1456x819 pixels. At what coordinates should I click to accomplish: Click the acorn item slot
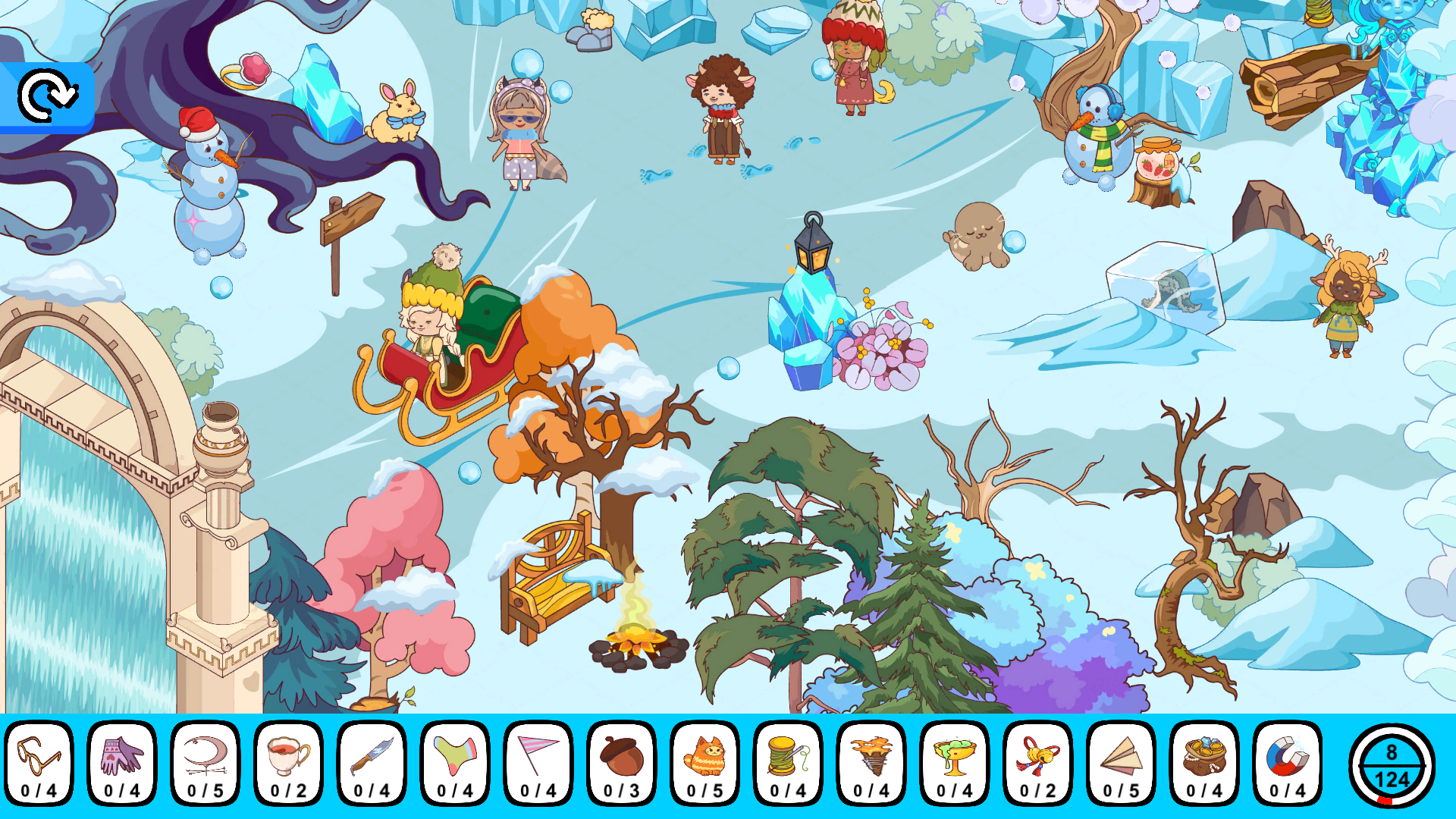pyautogui.click(x=619, y=762)
